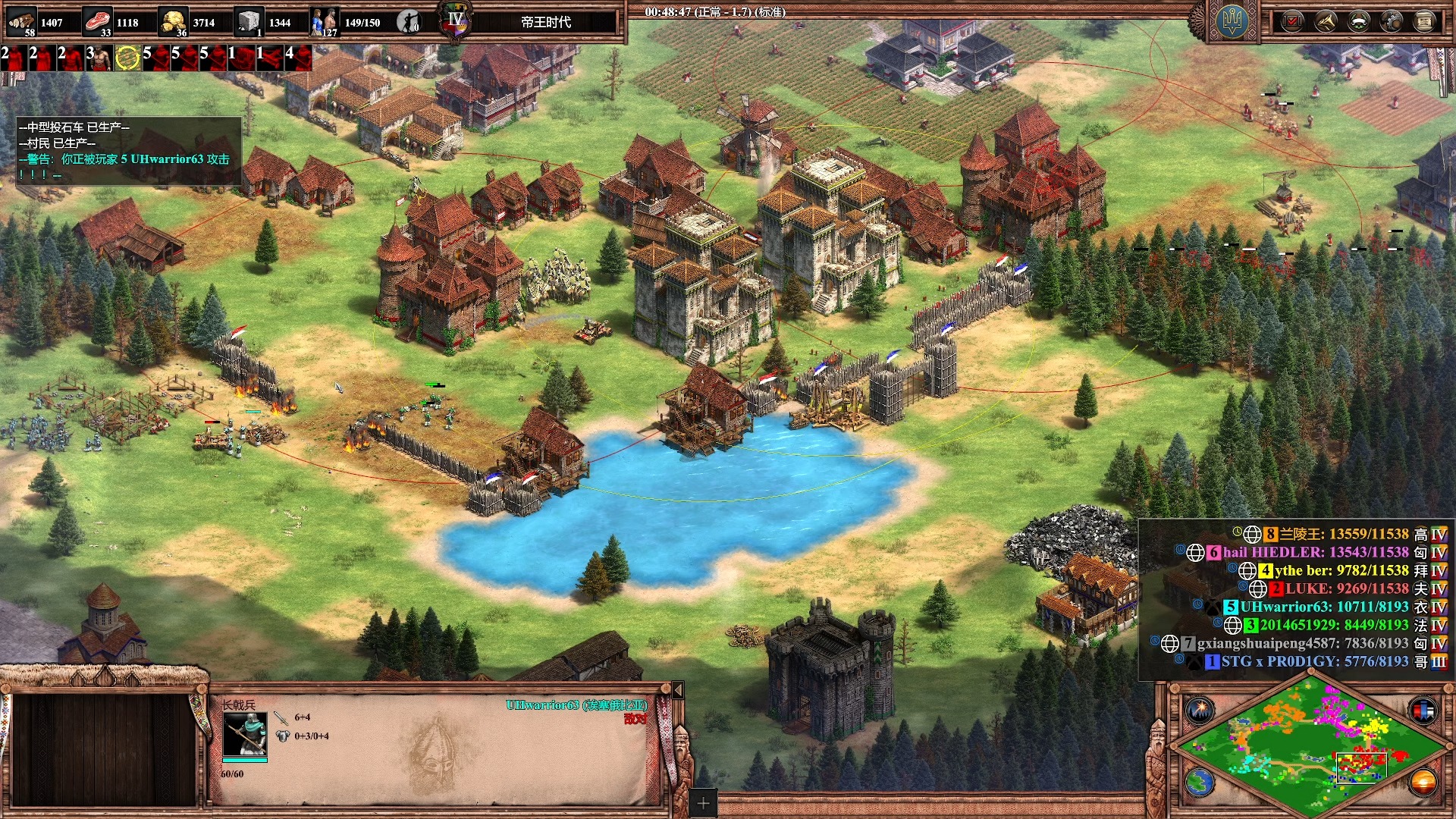The width and height of the screenshot is (1456, 819).
Task: Open the tech tree laurel button
Action: pyautogui.click(x=1358, y=21)
